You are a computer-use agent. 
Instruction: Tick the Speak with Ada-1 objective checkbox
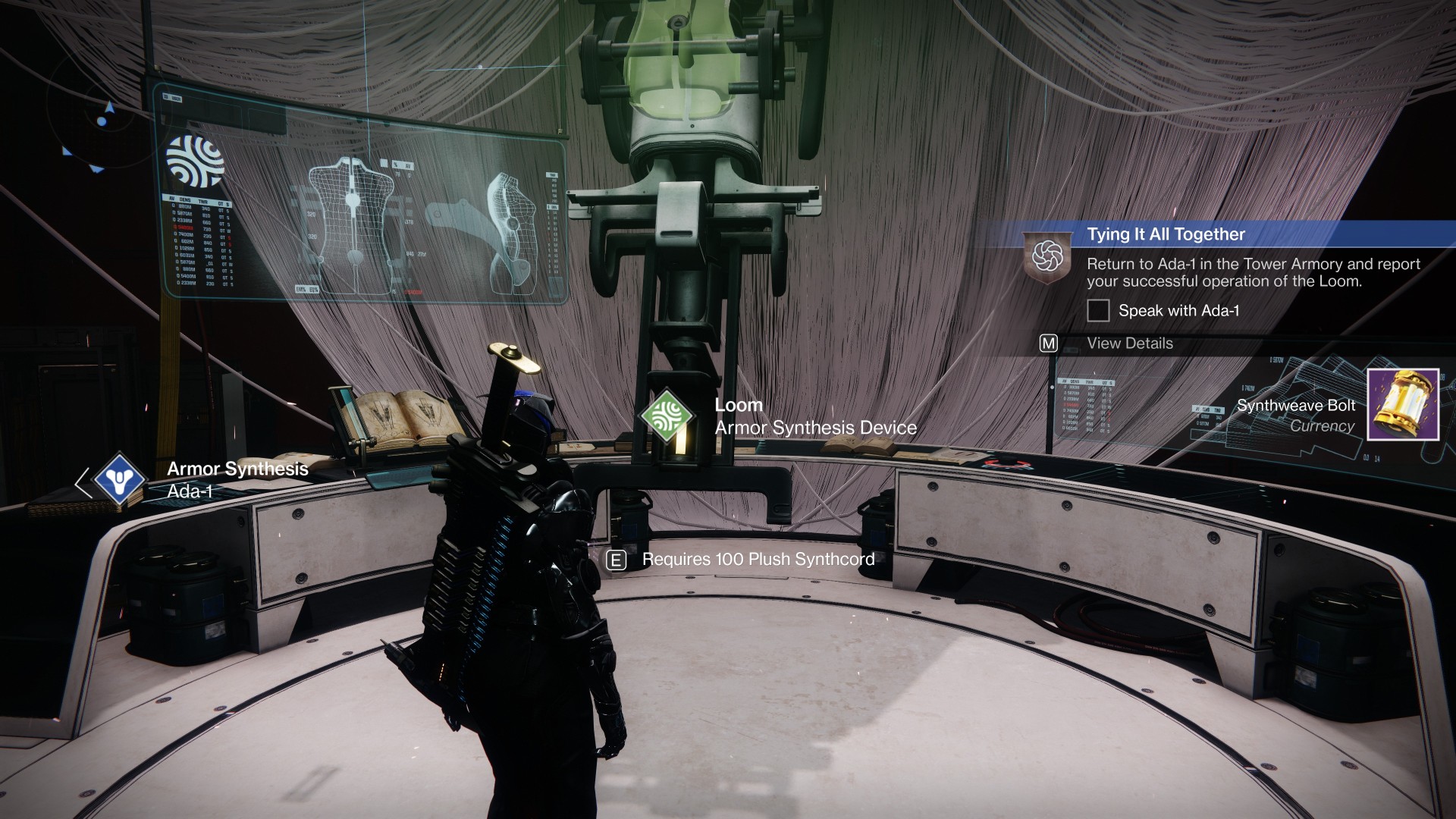click(x=1098, y=310)
